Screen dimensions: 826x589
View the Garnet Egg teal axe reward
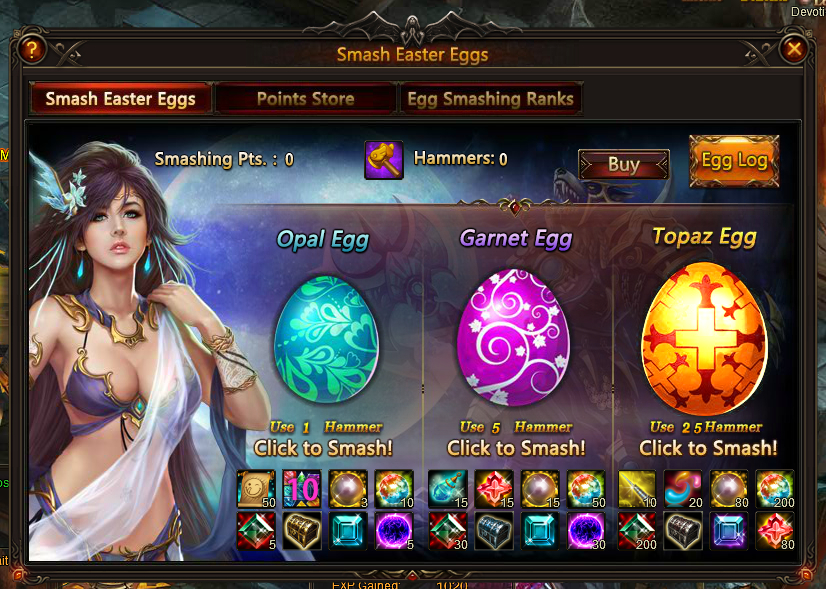pyautogui.click(x=447, y=489)
